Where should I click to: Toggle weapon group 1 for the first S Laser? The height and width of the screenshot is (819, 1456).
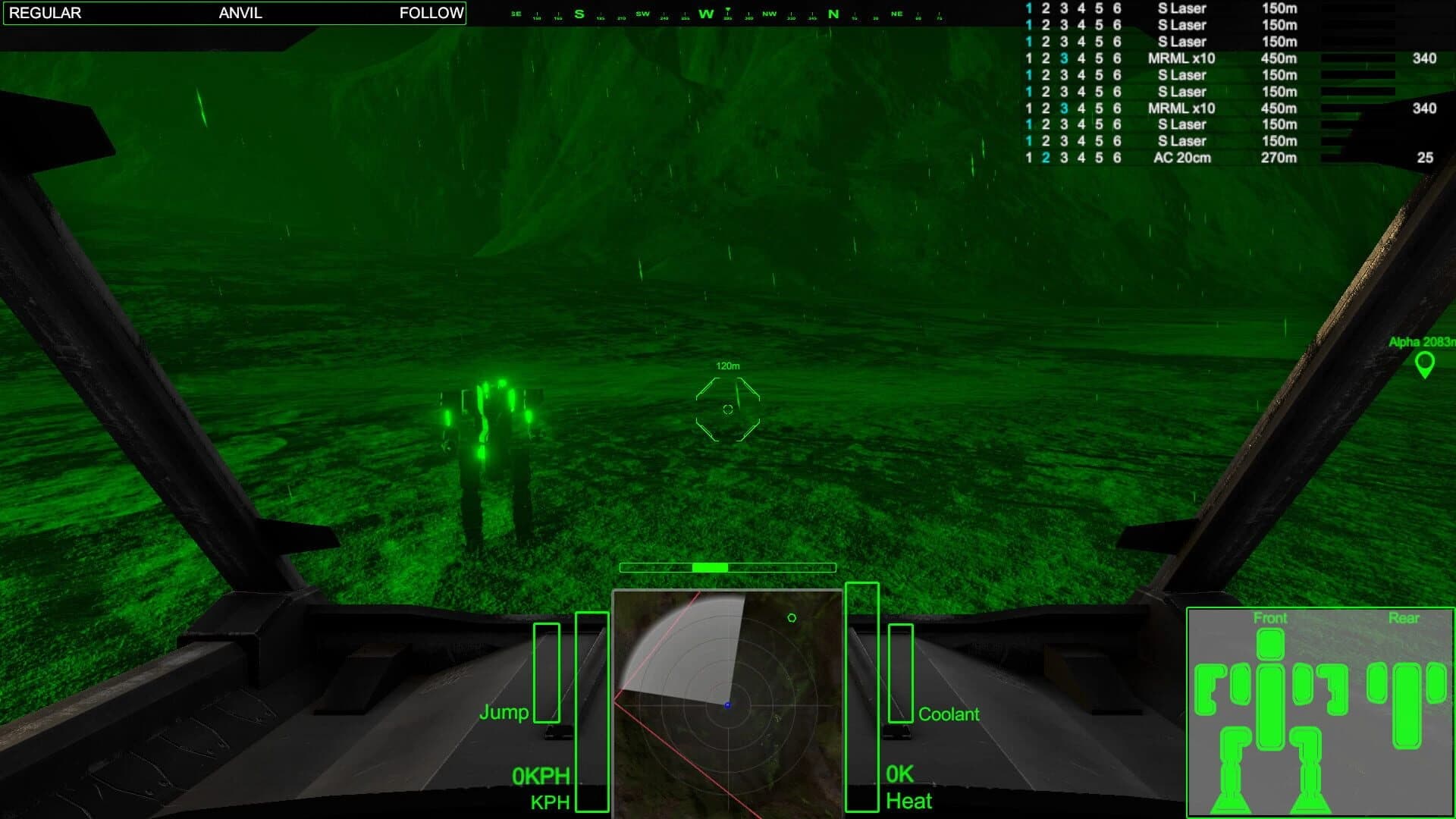coord(1028,8)
